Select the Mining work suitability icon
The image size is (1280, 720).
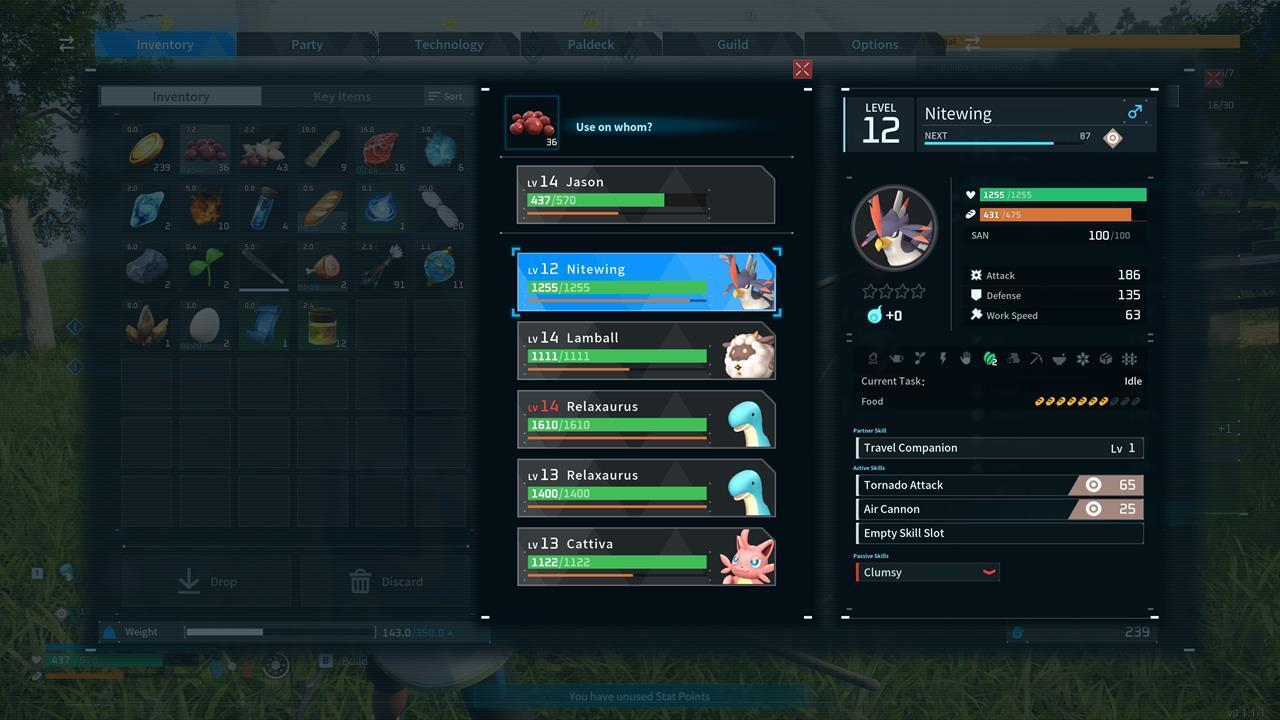click(x=1036, y=358)
